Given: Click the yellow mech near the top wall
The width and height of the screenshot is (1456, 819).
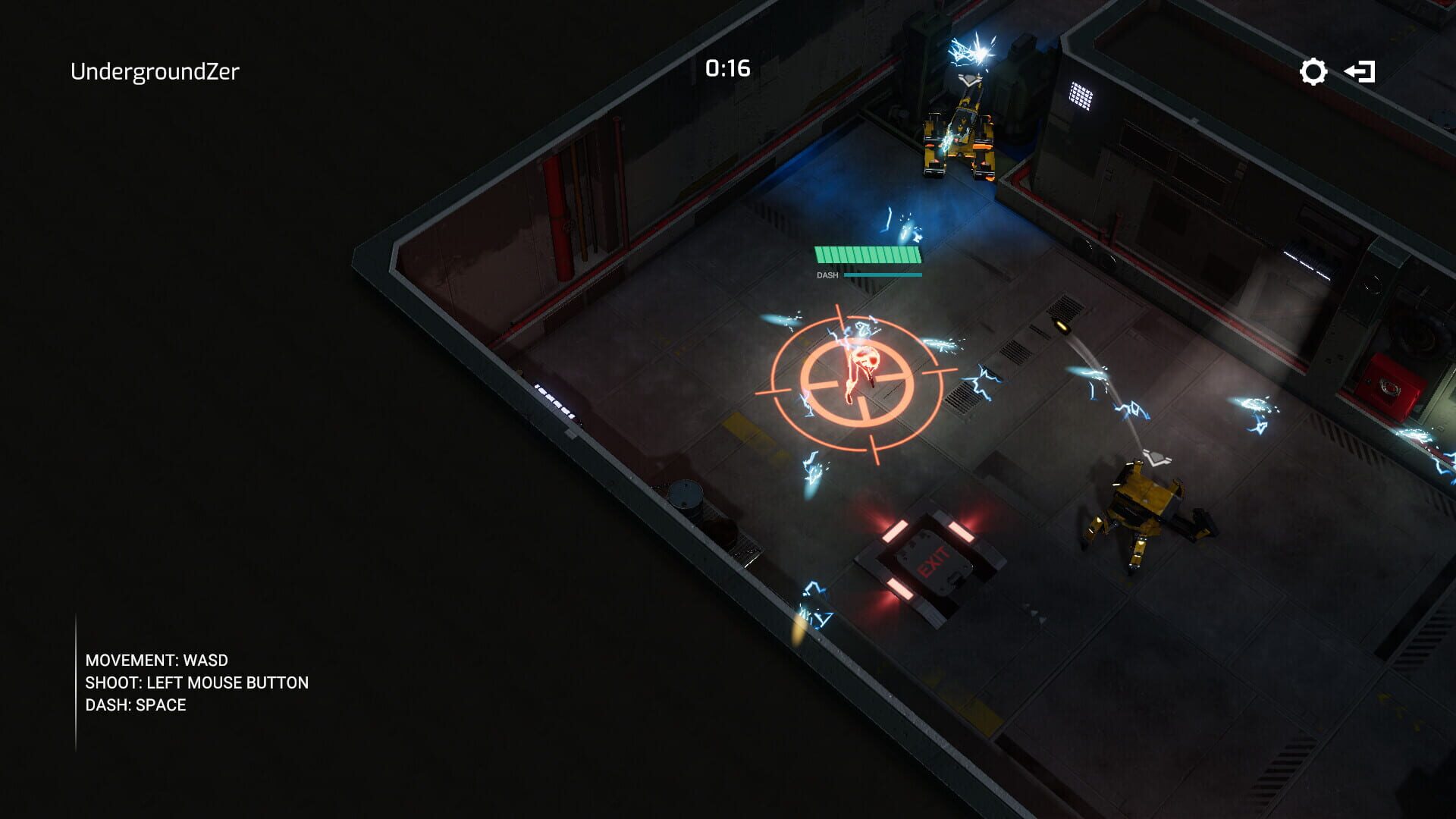Looking at the screenshot, I should click(959, 136).
